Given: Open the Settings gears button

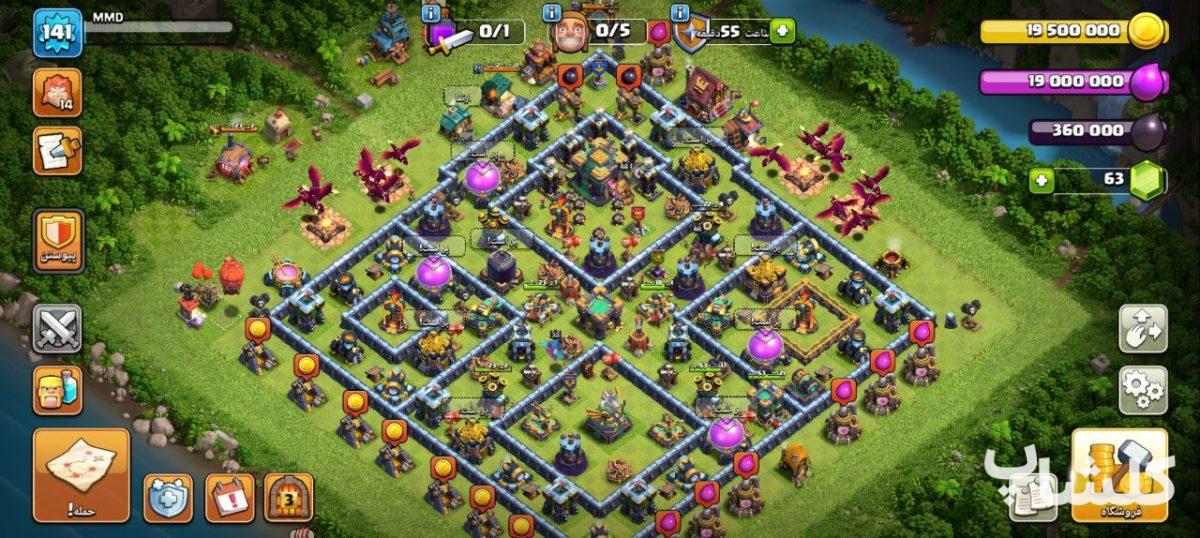Looking at the screenshot, I should 1142,389.
